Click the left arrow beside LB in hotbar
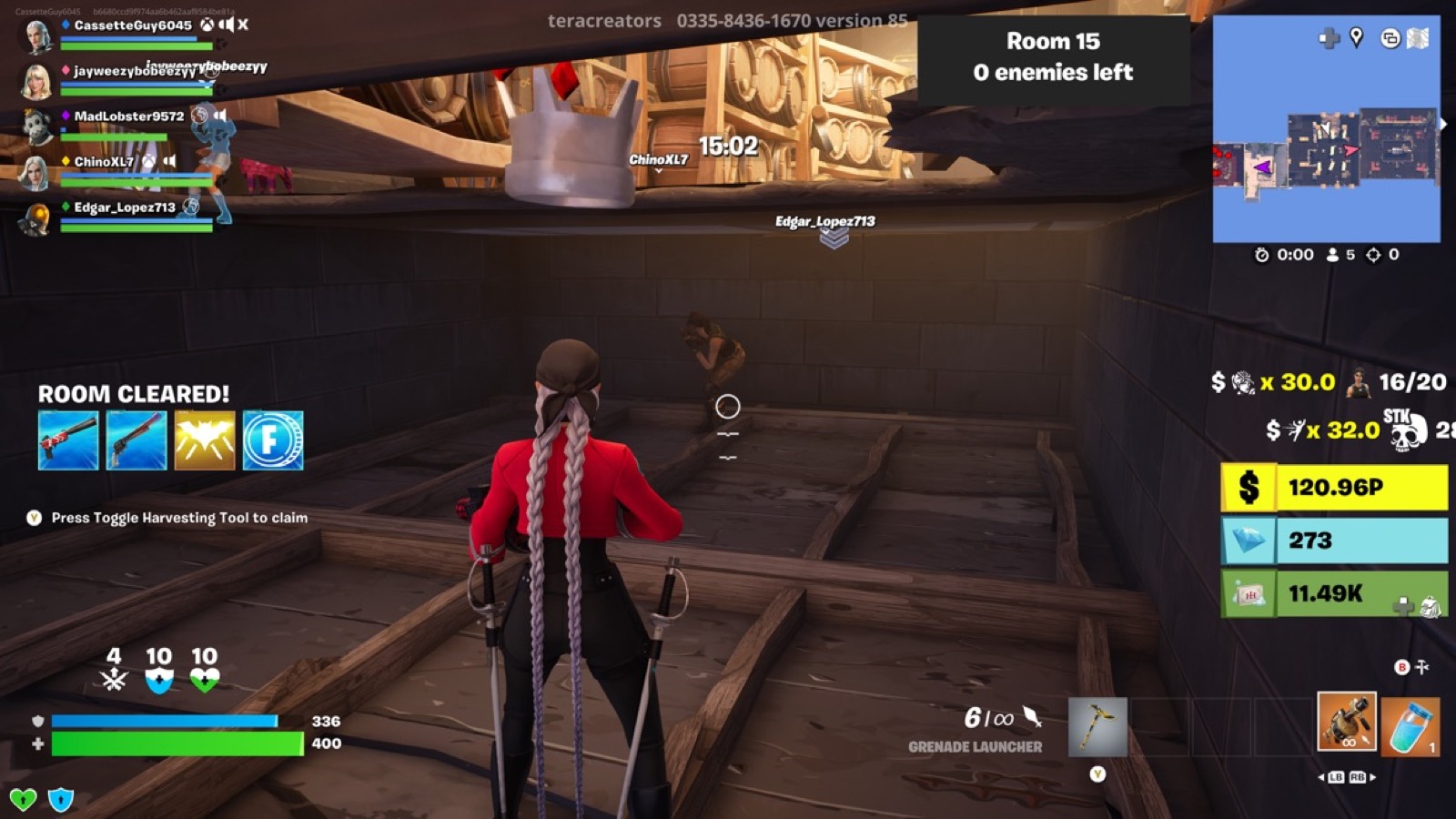Image resolution: width=1456 pixels, height=819 pixels. [x=1321, y=777]
